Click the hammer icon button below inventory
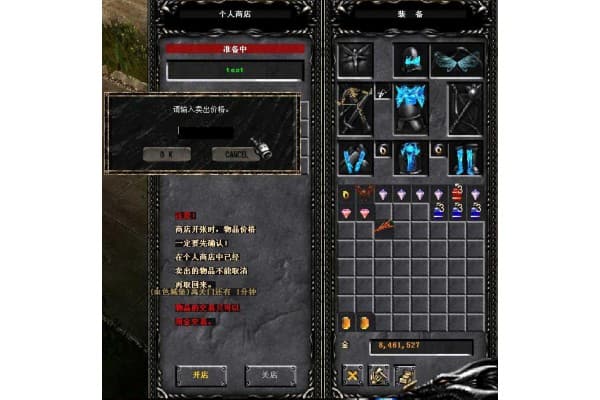This screenshot has height=400, width=600. (380, 375)
